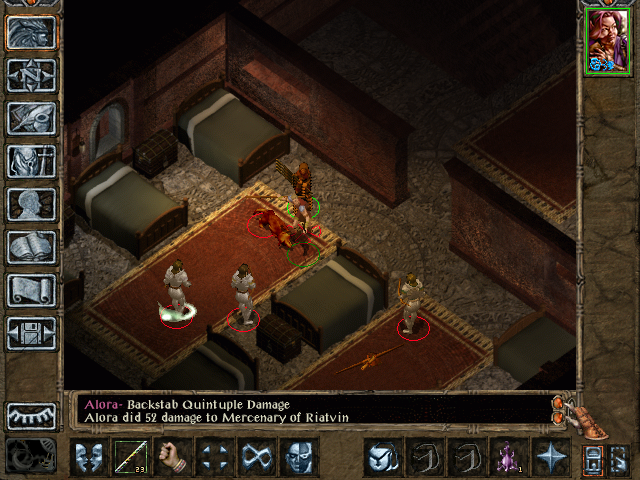
Task: Activate the four-arrows find traps icon
Action: pos(215,458)
